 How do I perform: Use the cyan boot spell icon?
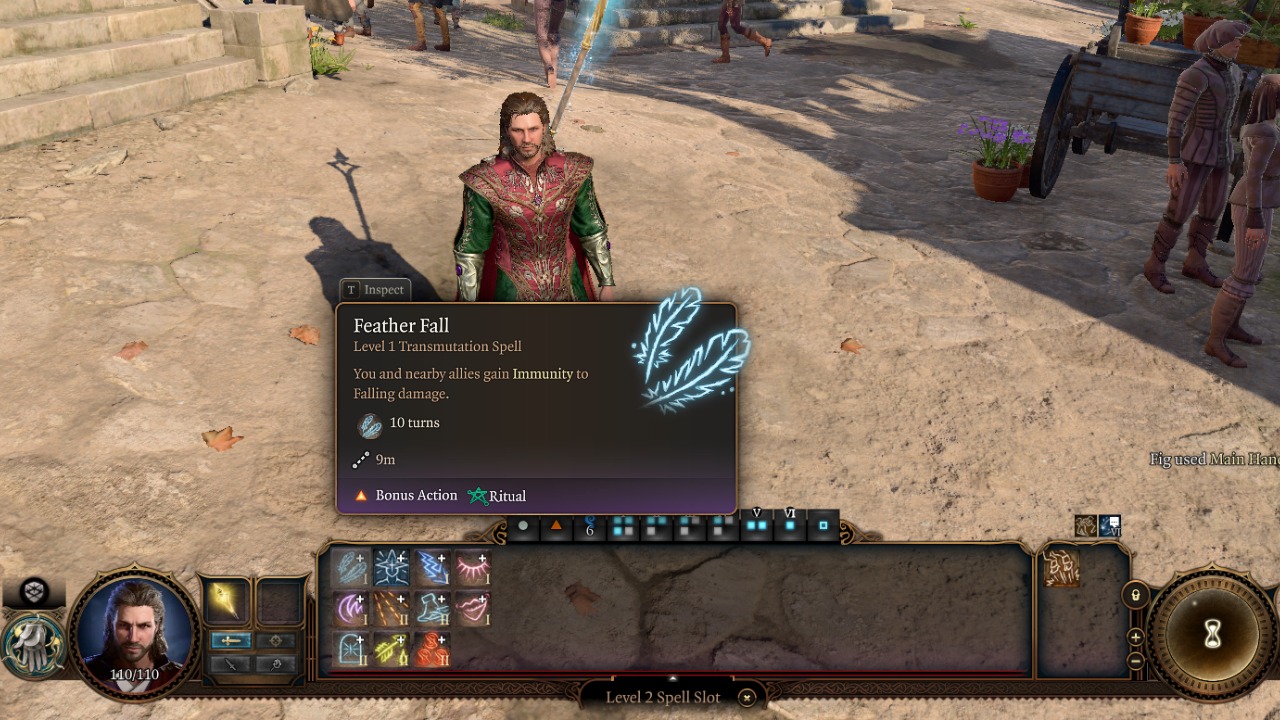[x=432, y=608]
